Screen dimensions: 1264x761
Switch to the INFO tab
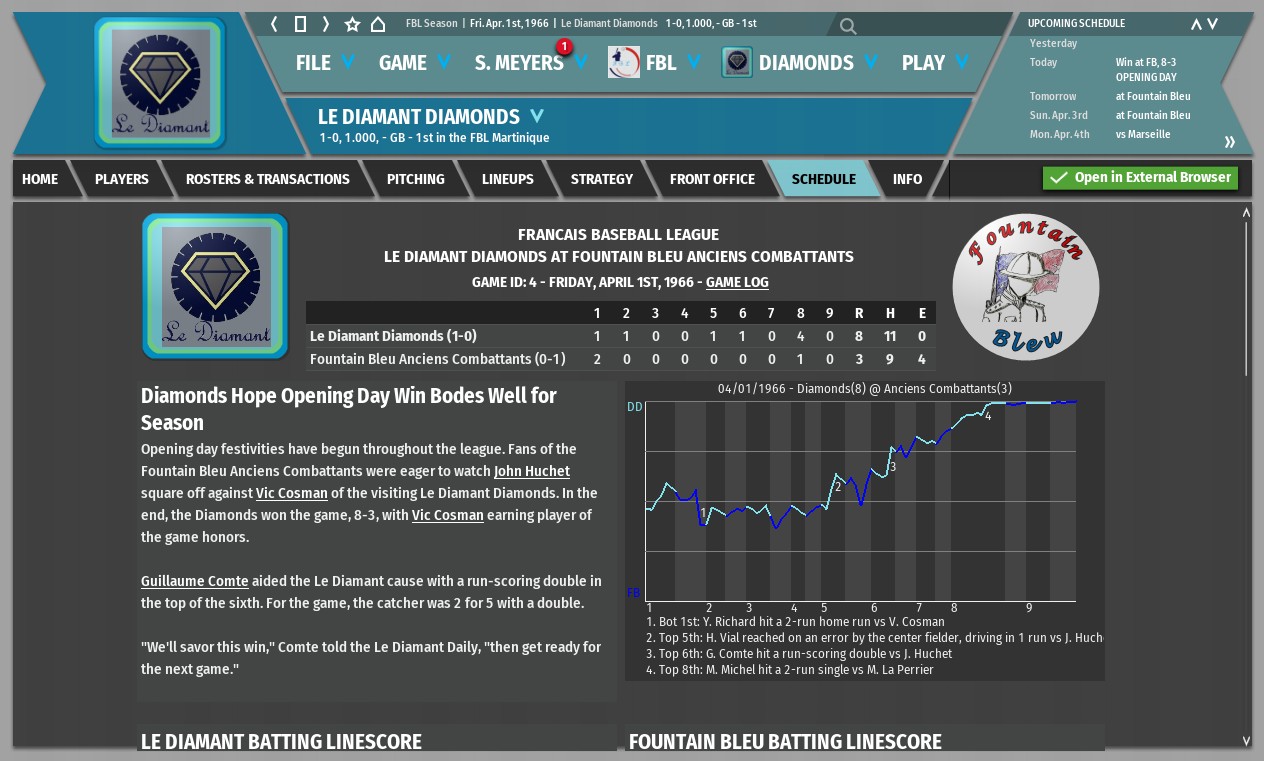click(x=907, y=179)
